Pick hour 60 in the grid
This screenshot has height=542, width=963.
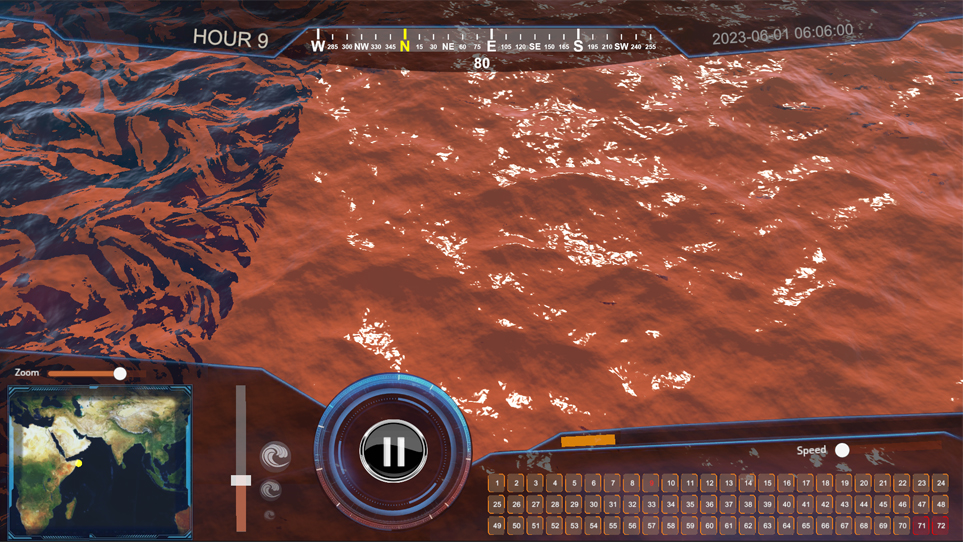709,525
